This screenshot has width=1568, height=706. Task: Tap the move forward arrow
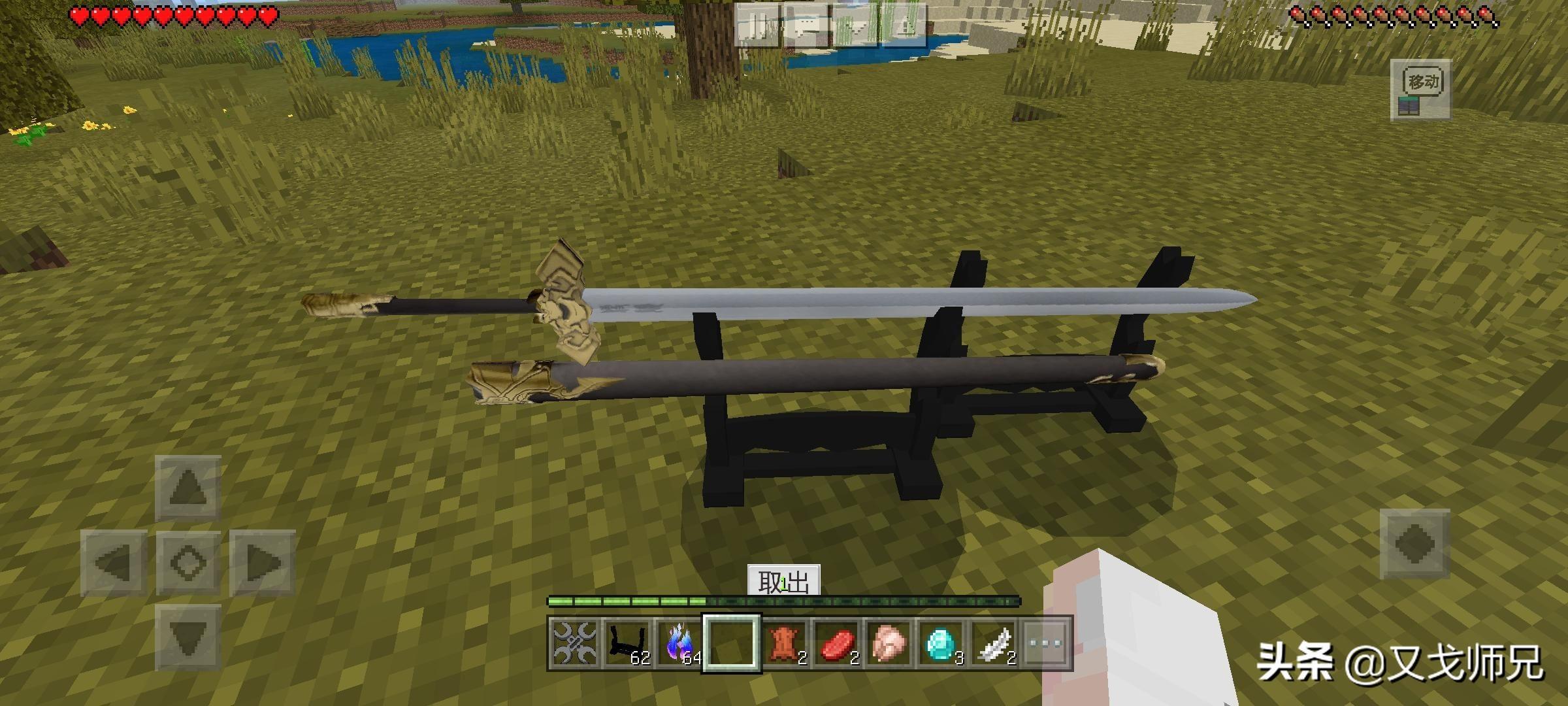click(188, 488)
